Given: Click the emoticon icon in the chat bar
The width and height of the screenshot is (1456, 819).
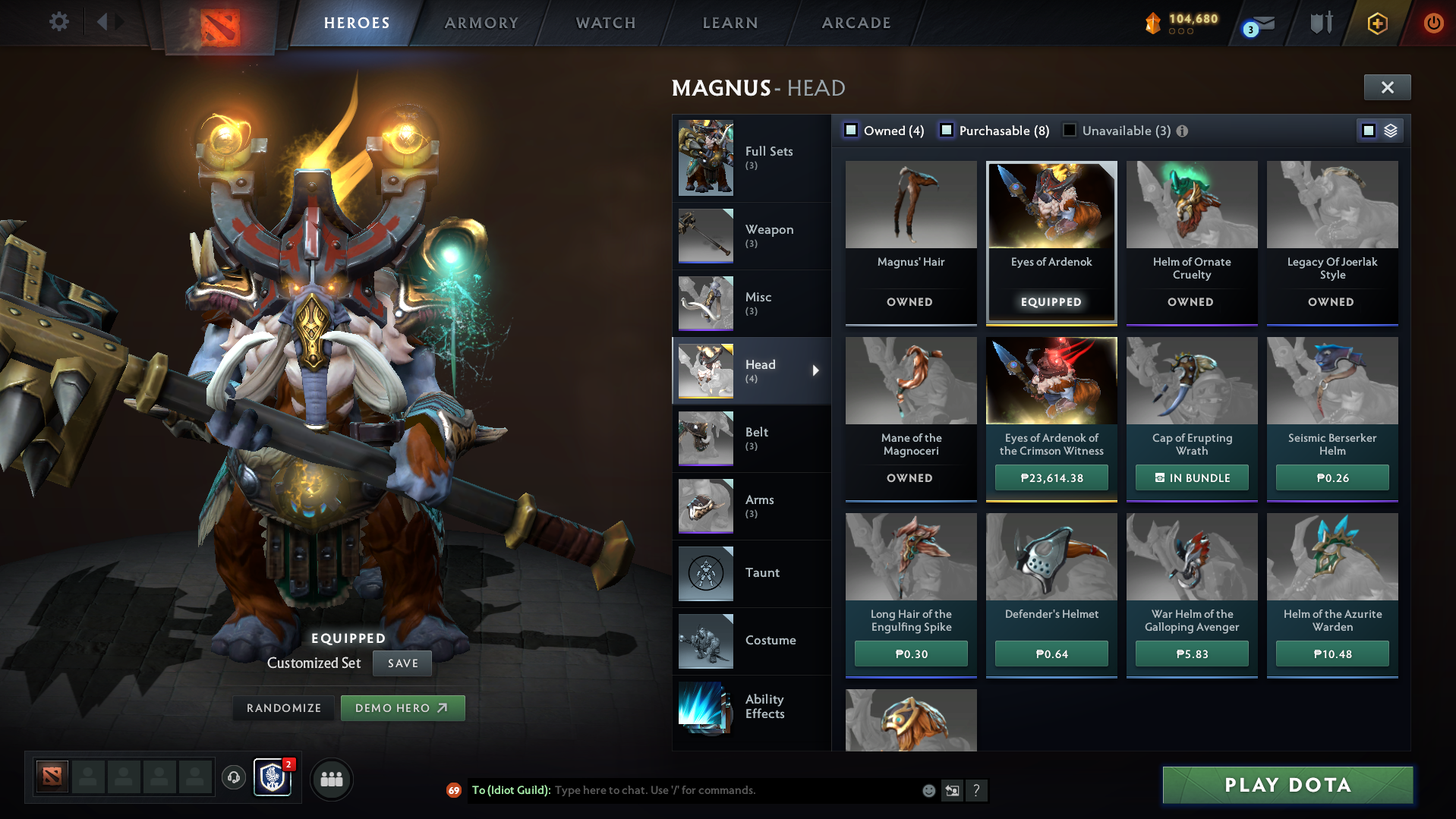Looking at the screenshot, I should (928, 790).
